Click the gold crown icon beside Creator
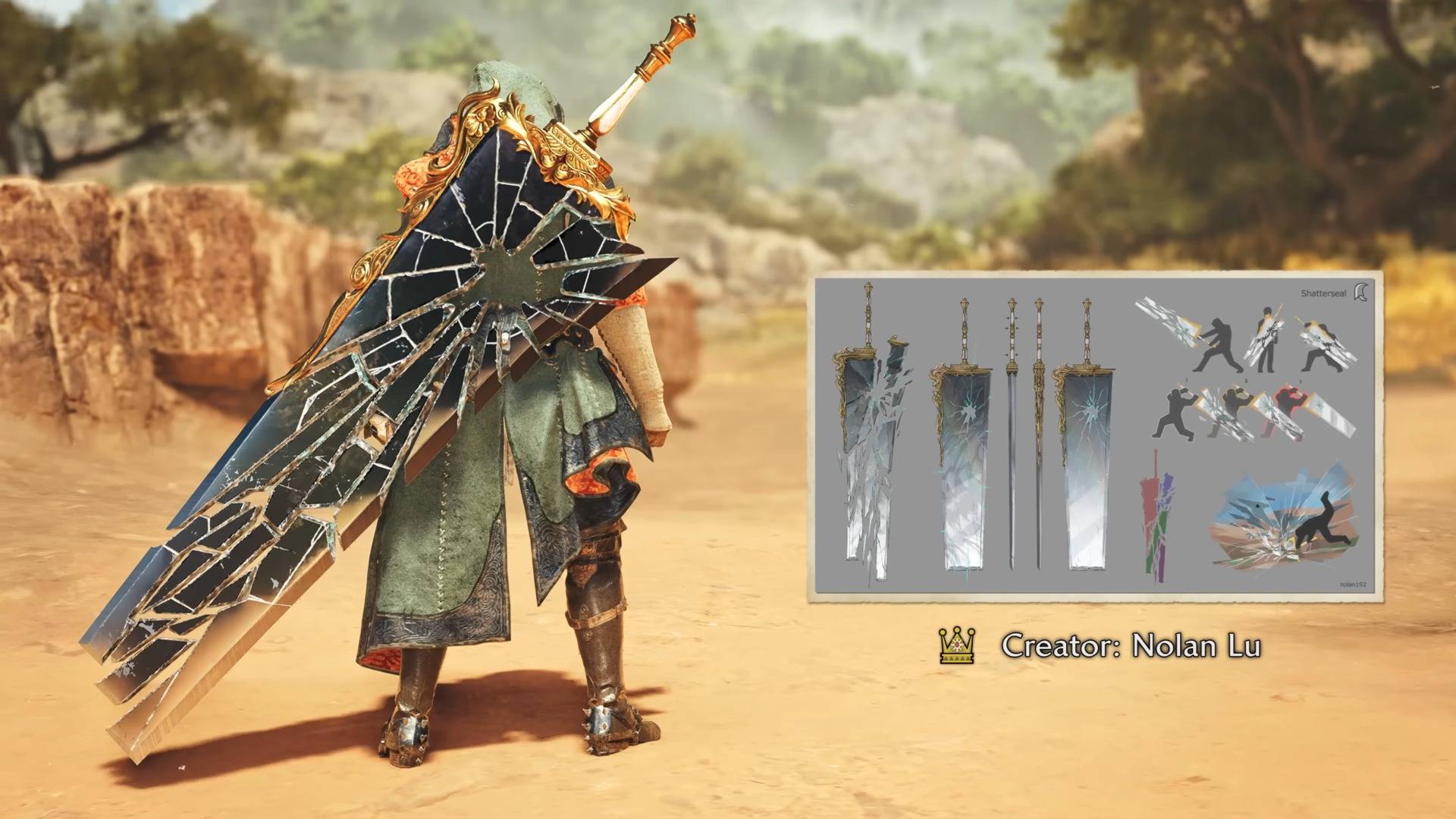 (x=956, y=646)
